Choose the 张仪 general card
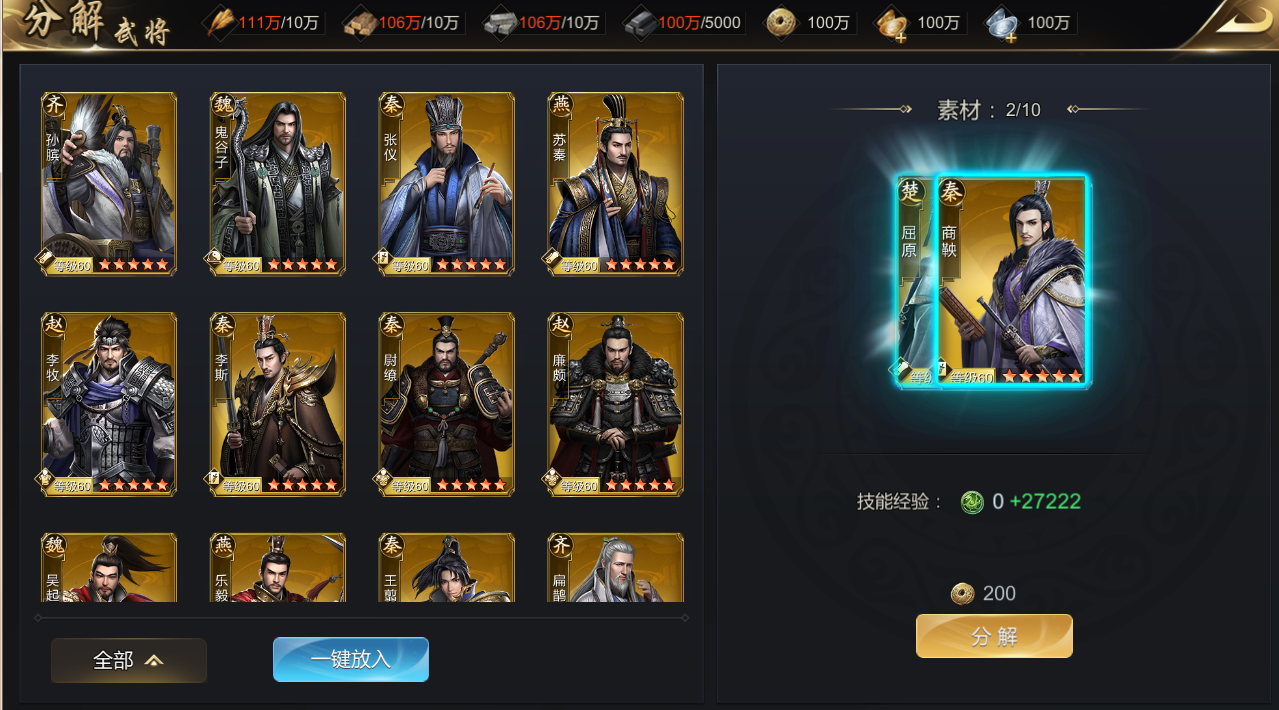The height and width of the screenshot is (710, 1279). [x=447, y=184]
